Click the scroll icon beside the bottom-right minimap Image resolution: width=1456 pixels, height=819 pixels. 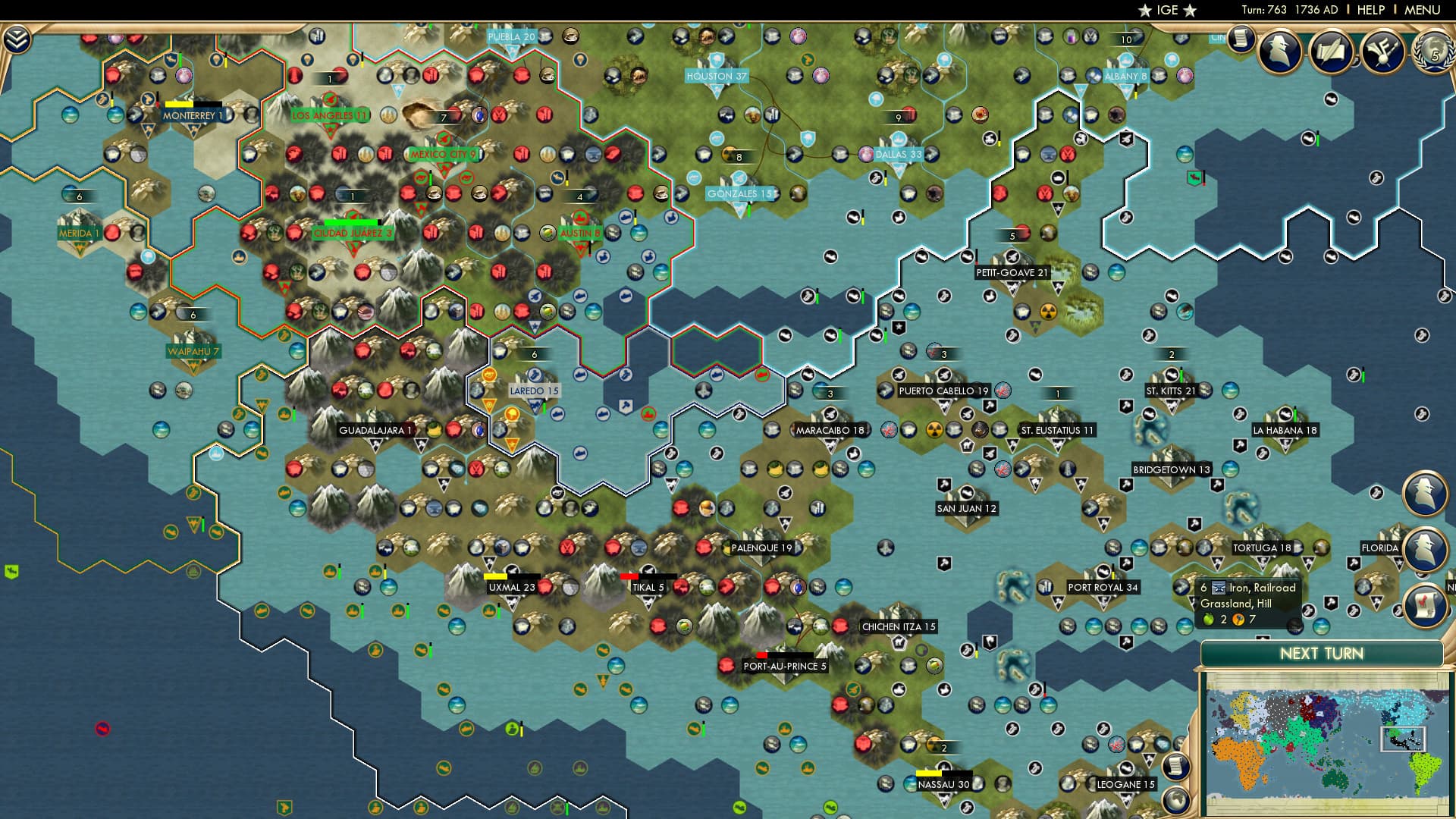pyautogui.click(x=1176, y=767)
